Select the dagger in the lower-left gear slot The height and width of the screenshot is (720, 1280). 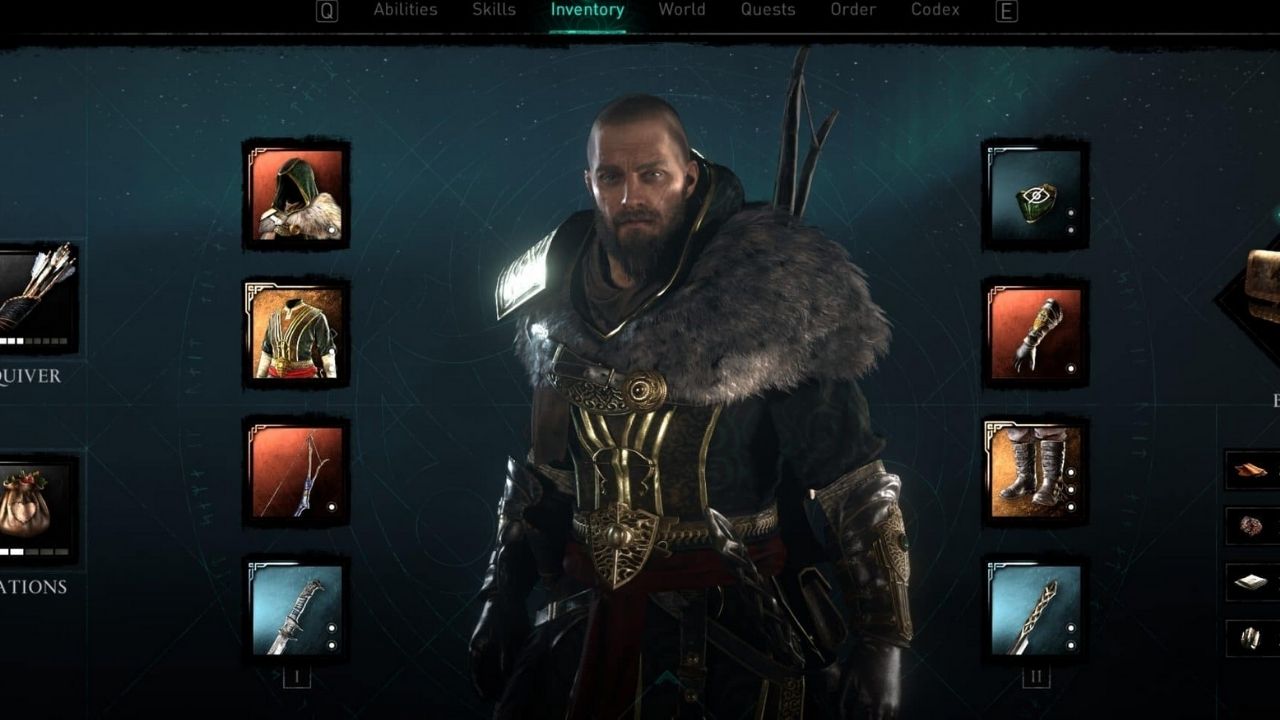297,615
